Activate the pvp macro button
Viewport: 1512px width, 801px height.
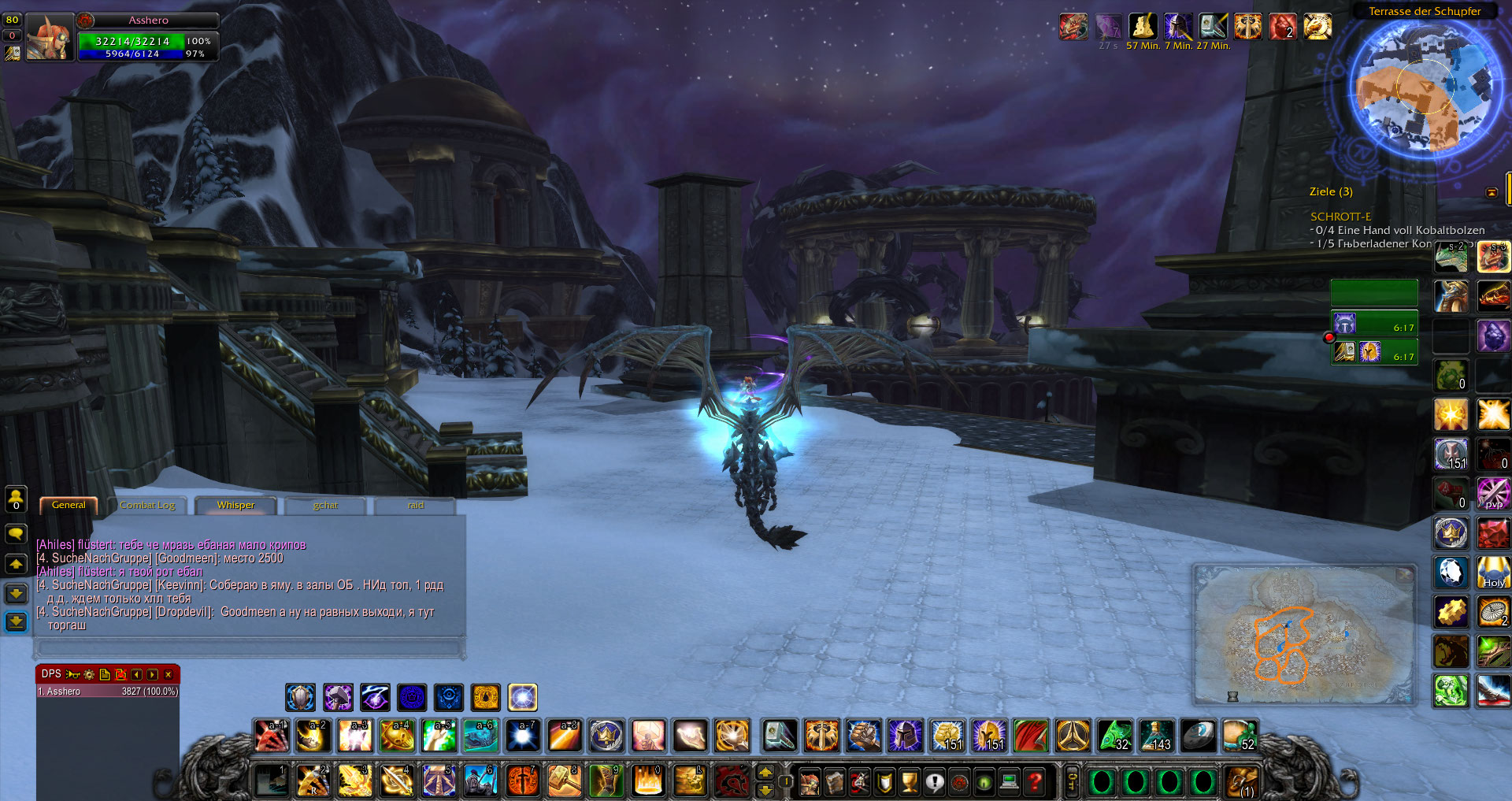[x=1493, y=494]
